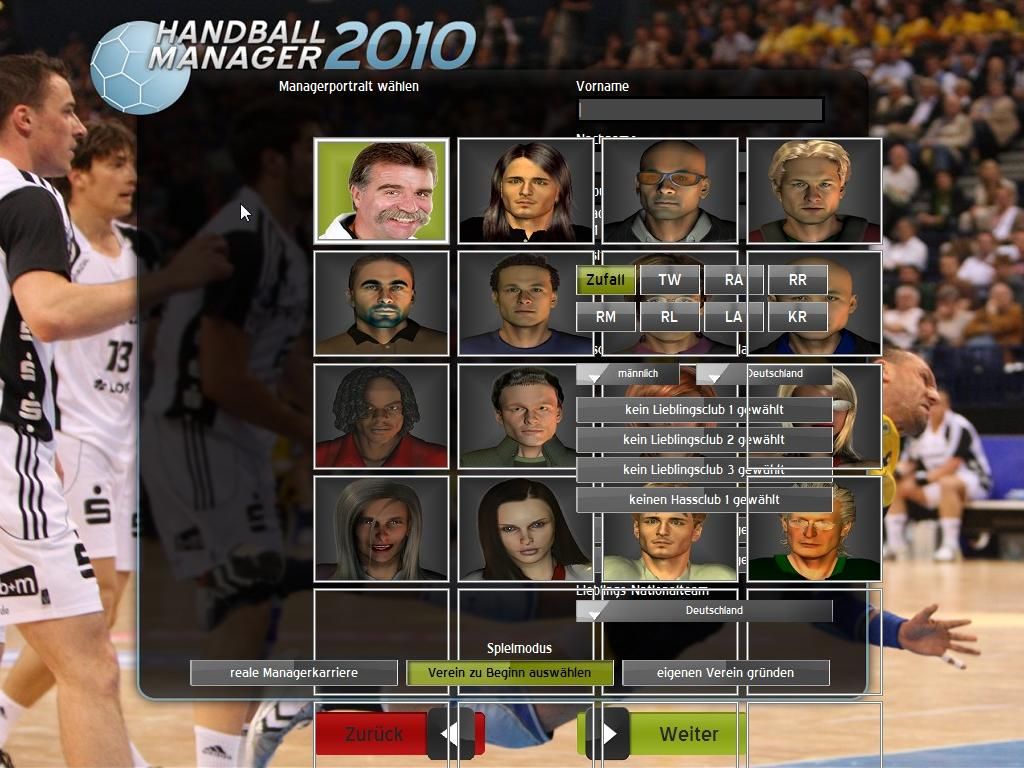
Task: Continue with the Weiter button
Action: pyautogui.click(x=687, y=734)
